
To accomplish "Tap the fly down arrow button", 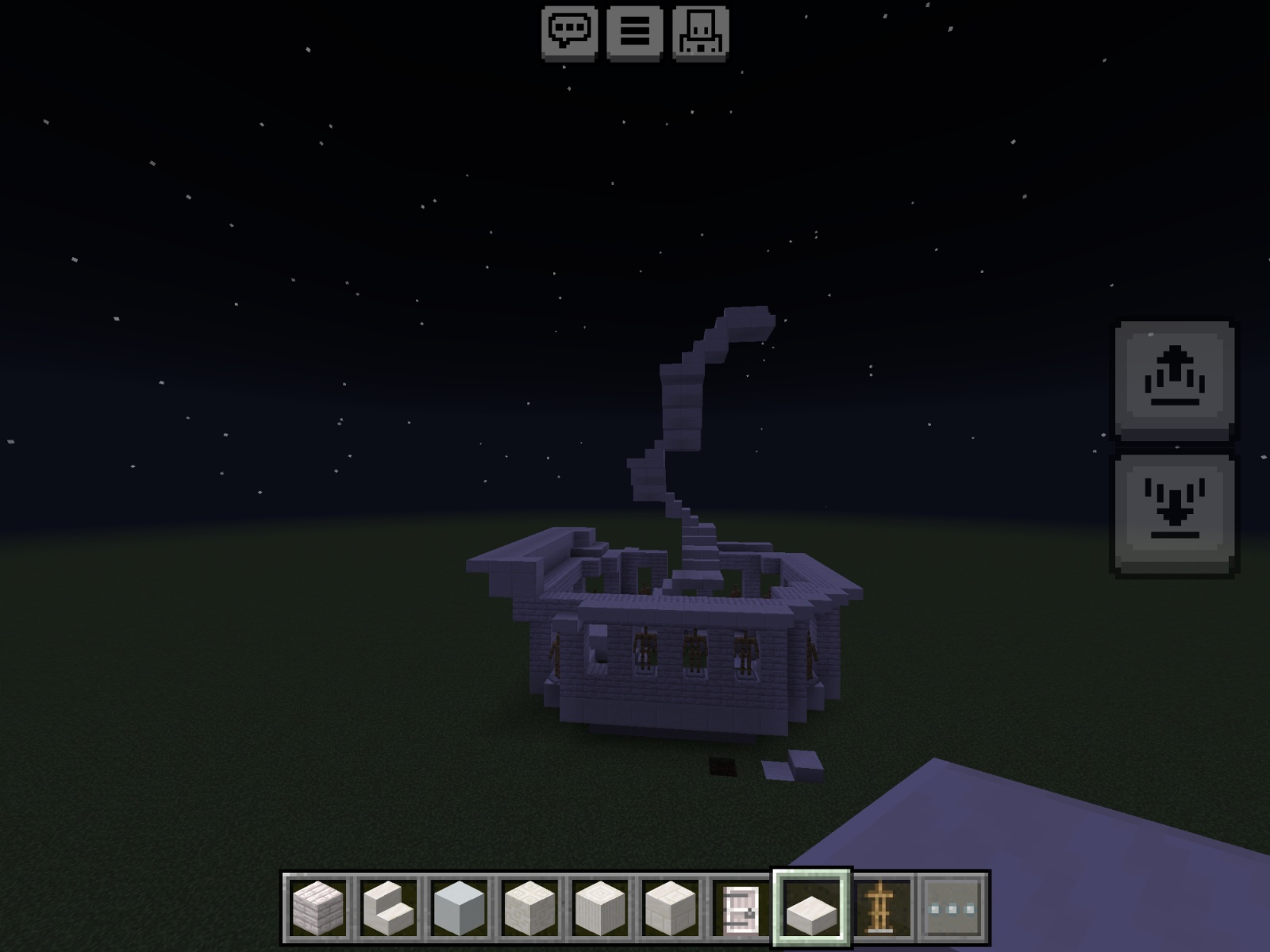I will 1175,513.
